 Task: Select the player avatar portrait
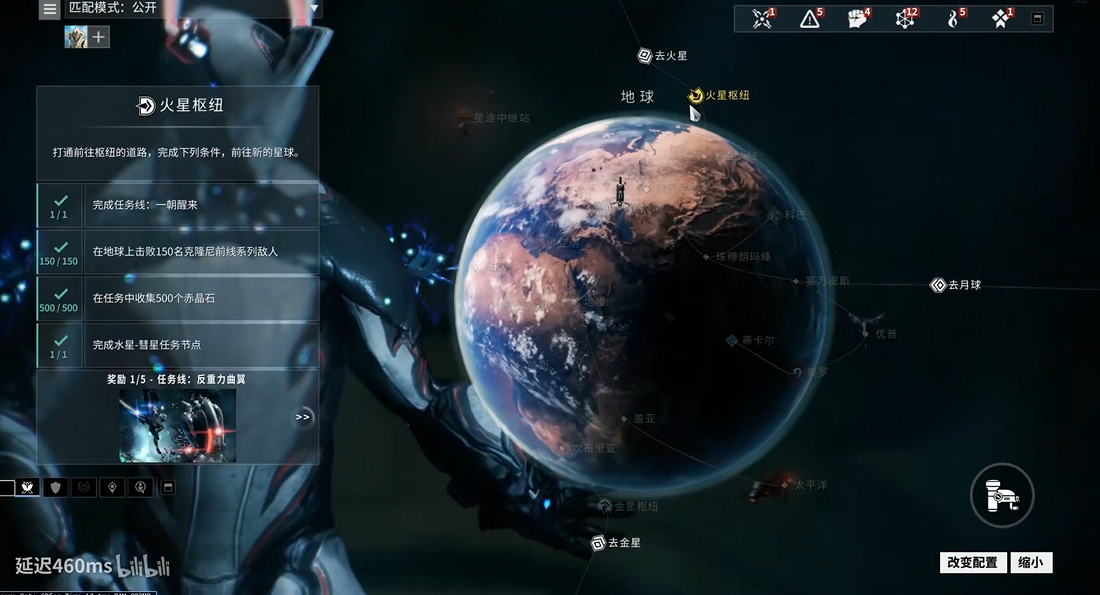pos(76,37)
